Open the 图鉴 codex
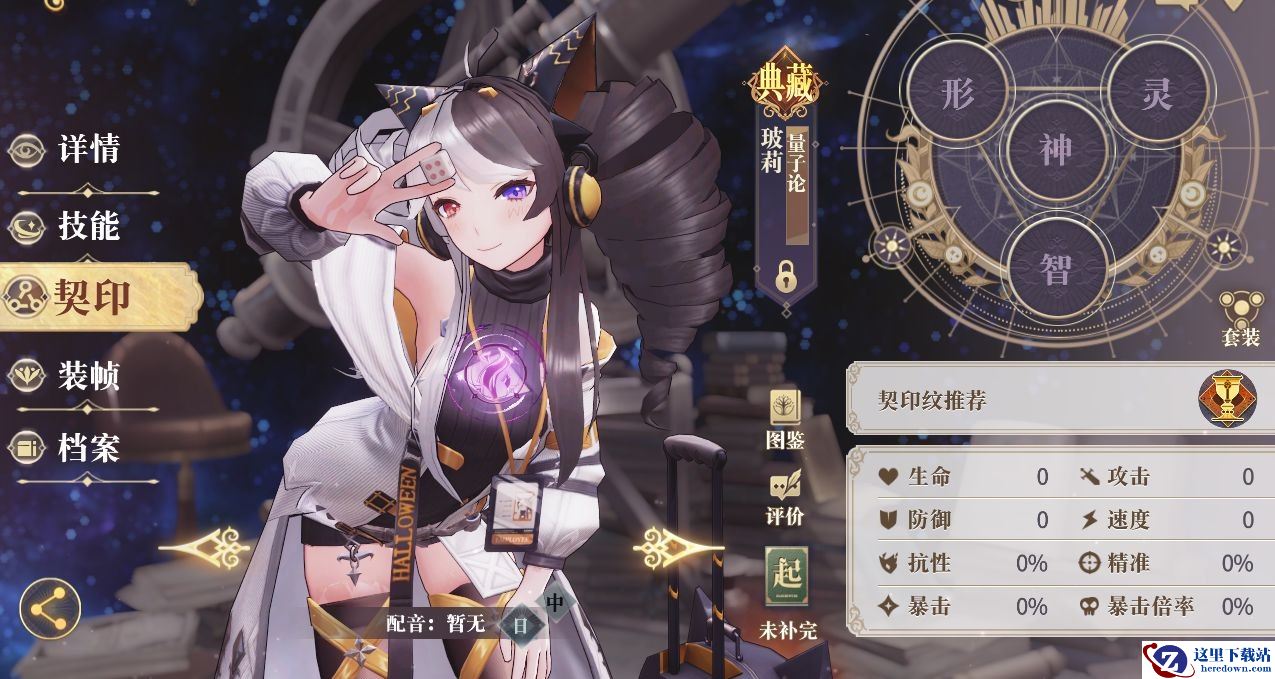 tap(785, 419)
